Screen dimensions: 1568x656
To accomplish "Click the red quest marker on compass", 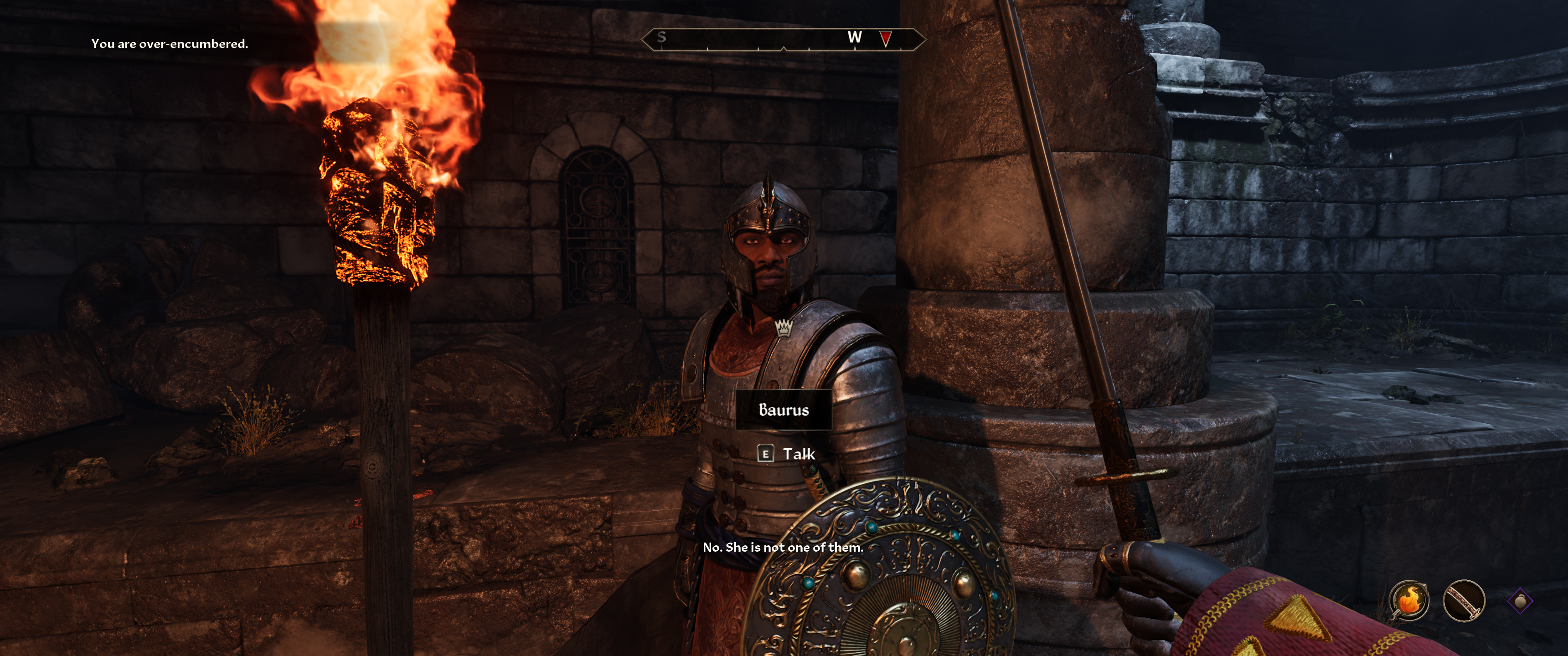I will (885, 39).
